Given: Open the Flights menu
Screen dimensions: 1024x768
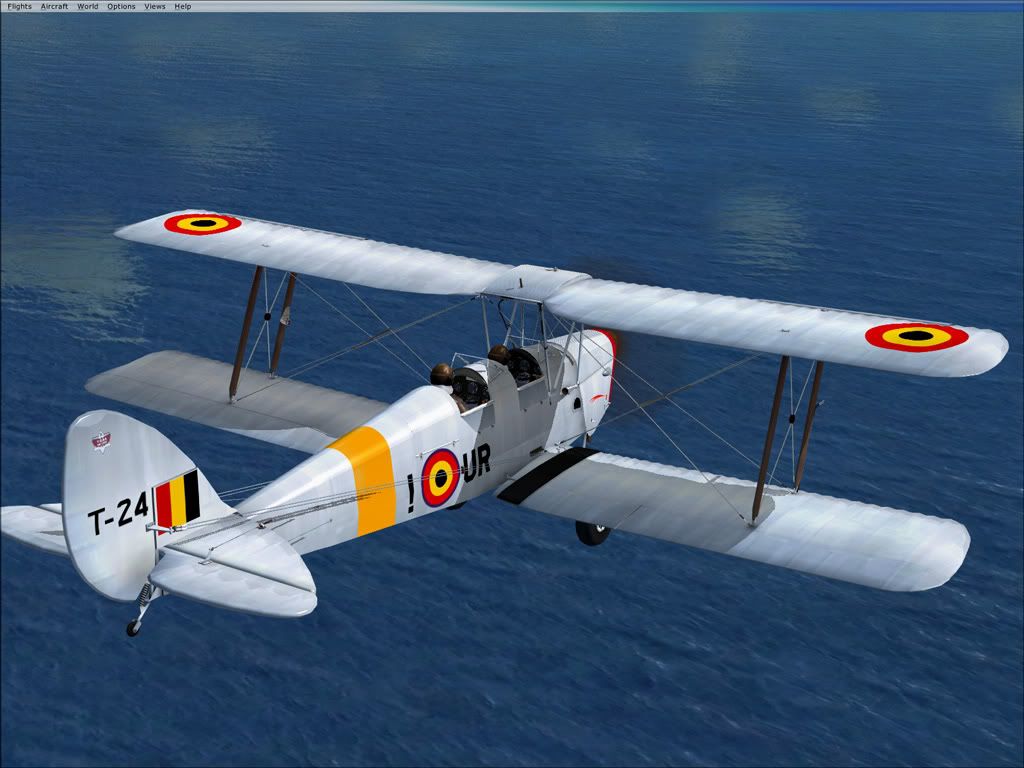Looking at the screenshot, I should click(x=19, y=6).
